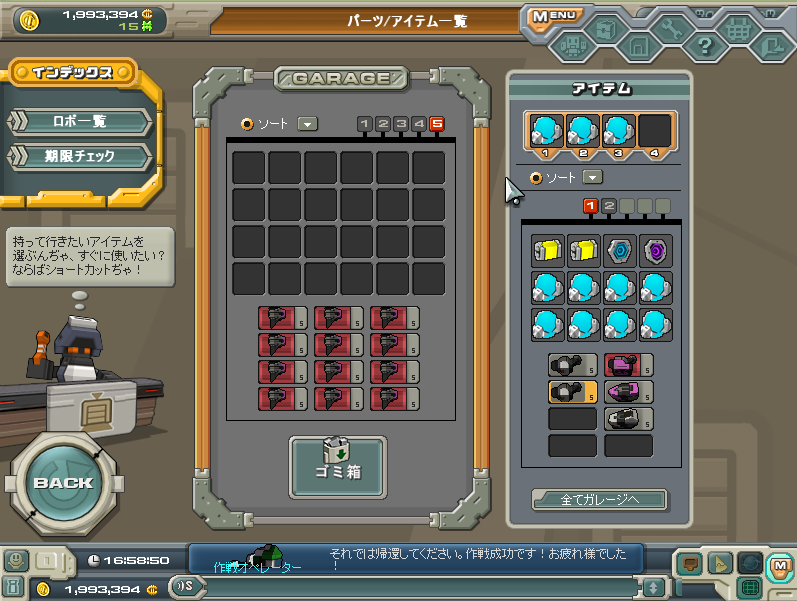
Task: Open the ロボ一覧 robot list
Action: point(80,122)
